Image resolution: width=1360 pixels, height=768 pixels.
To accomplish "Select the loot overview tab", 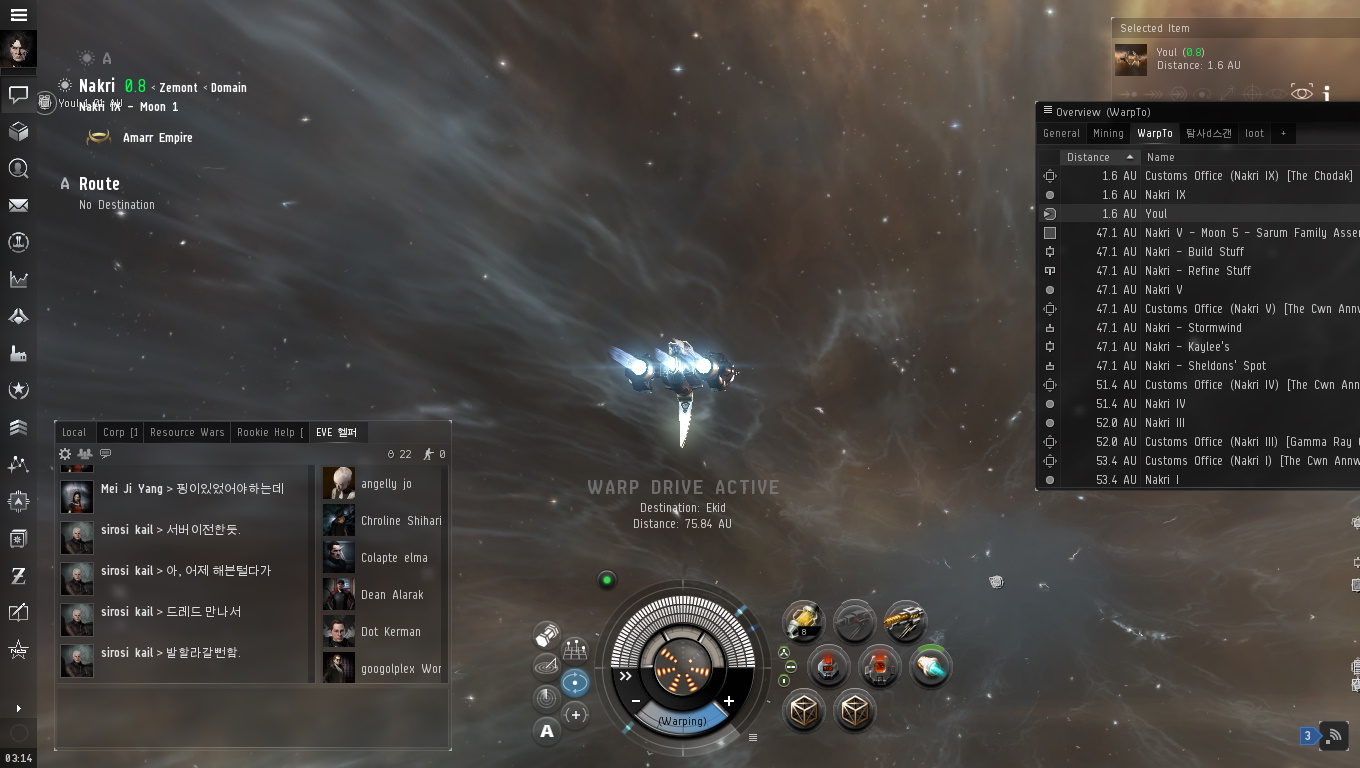I will [1254, 133].
